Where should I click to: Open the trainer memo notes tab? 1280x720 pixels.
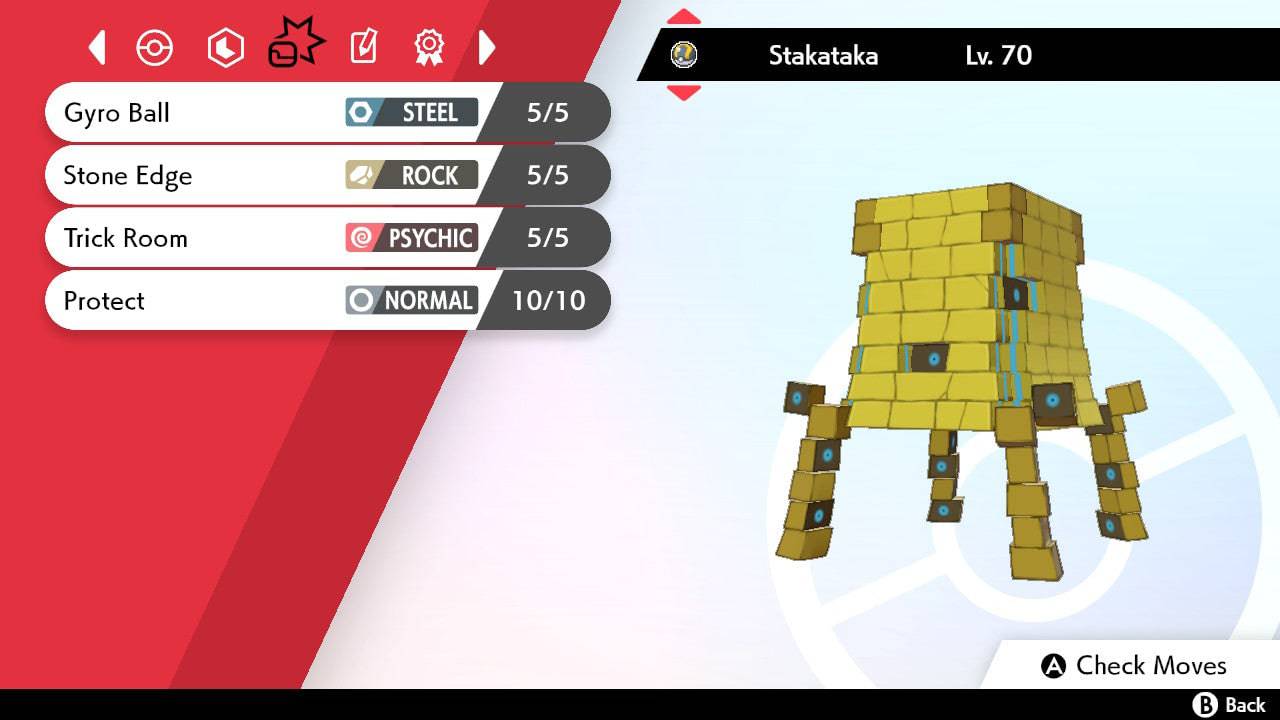[364, 47]
